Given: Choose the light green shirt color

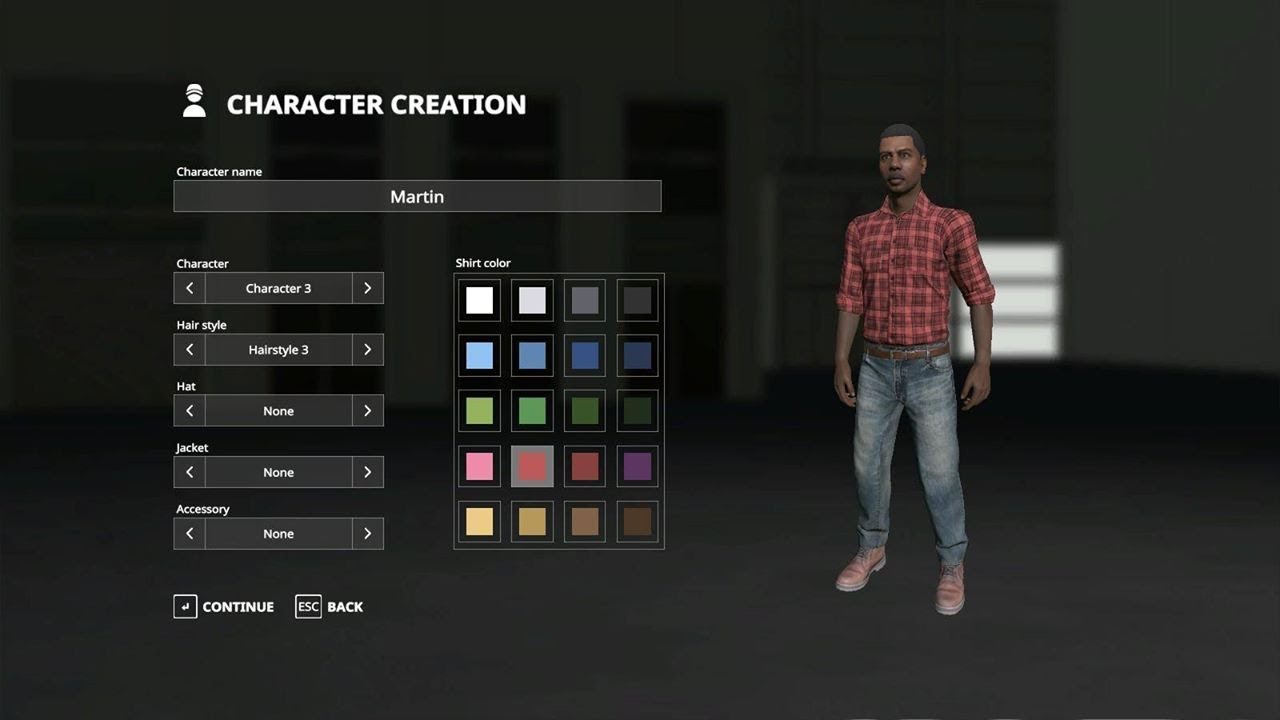Looking at the screenshot, I should 478,410.
